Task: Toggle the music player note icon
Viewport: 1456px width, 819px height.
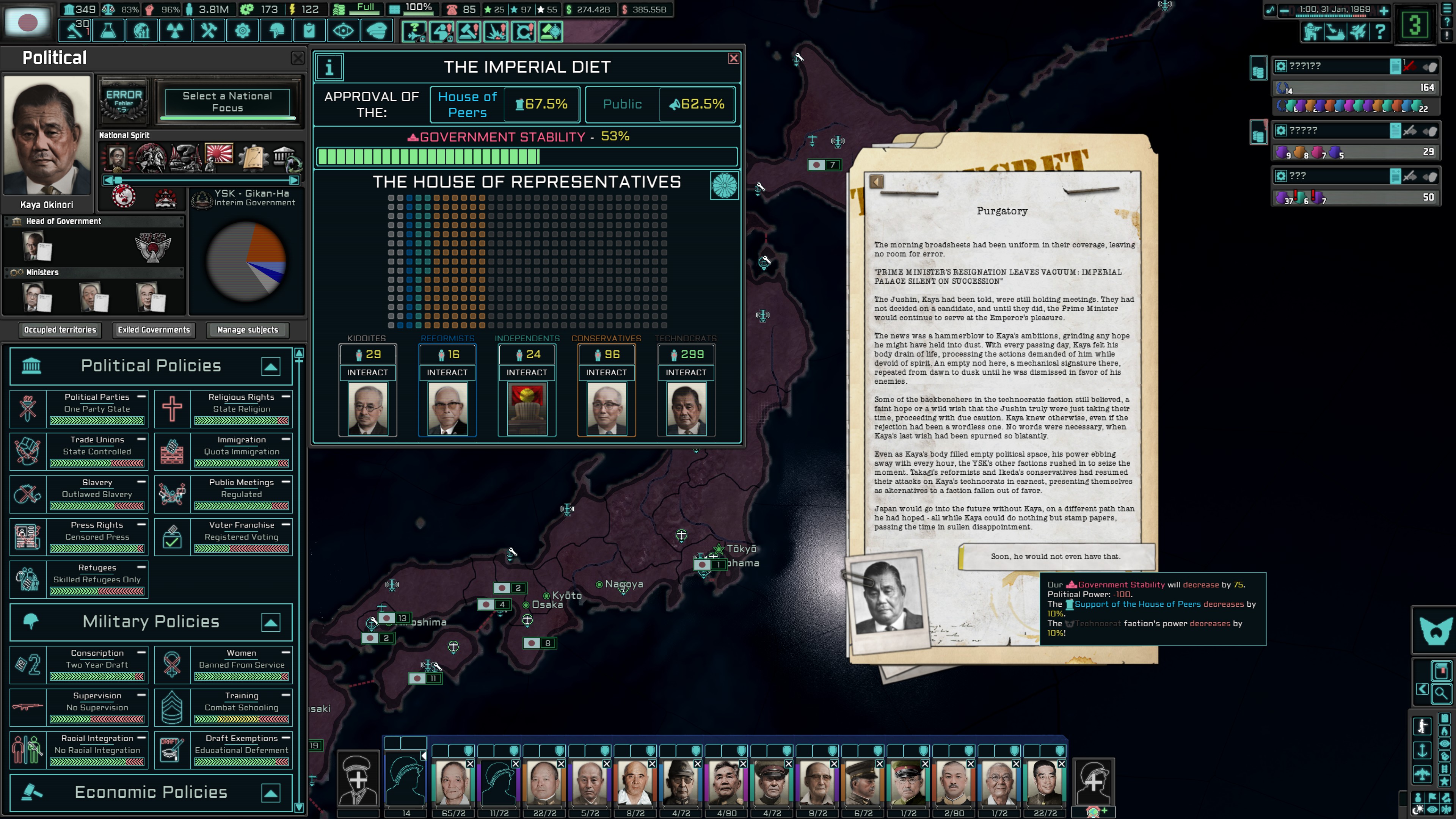Action: (x=1271, y=10)
